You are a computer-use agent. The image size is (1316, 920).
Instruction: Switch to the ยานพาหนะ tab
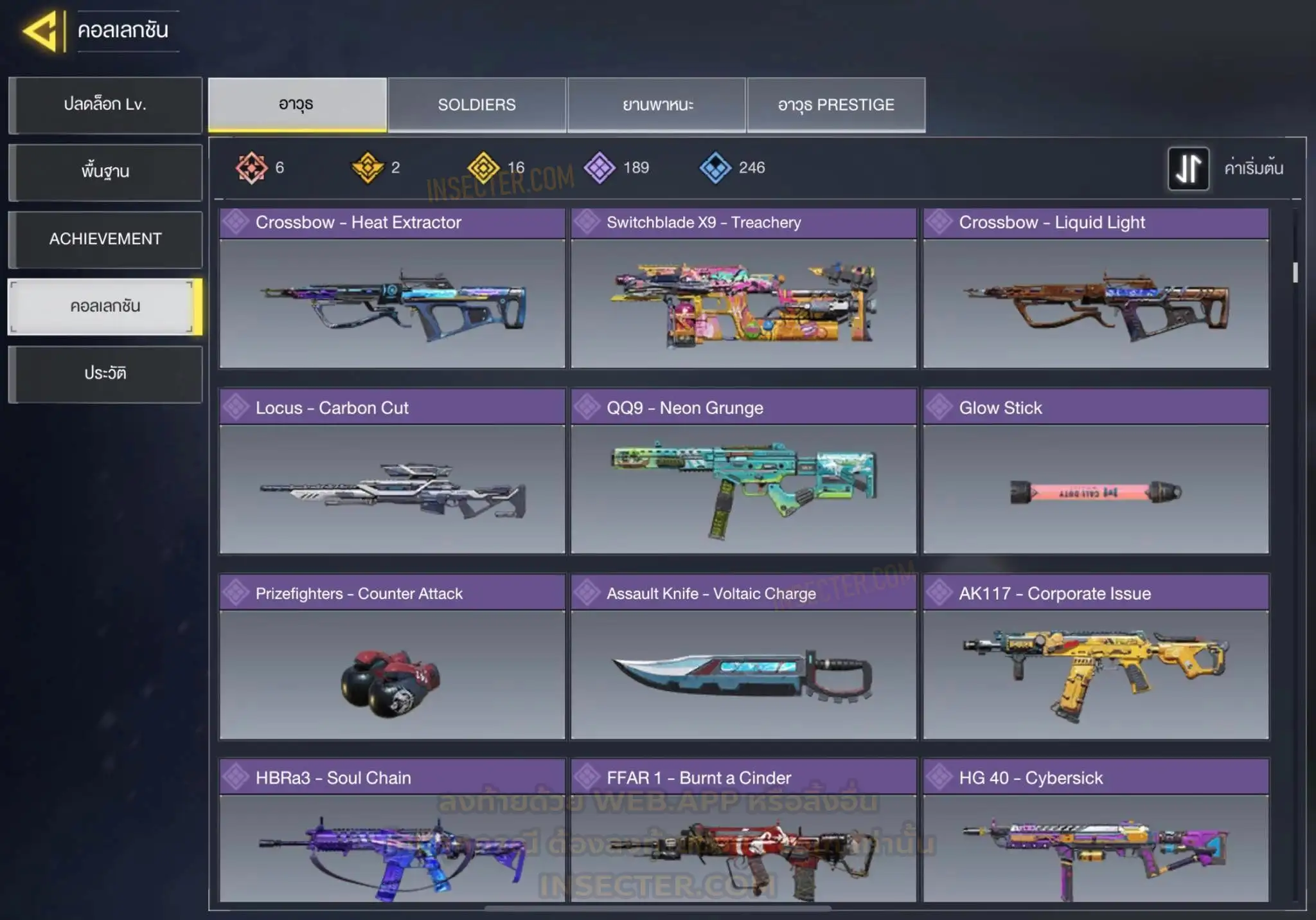click(x=657, y=105)
